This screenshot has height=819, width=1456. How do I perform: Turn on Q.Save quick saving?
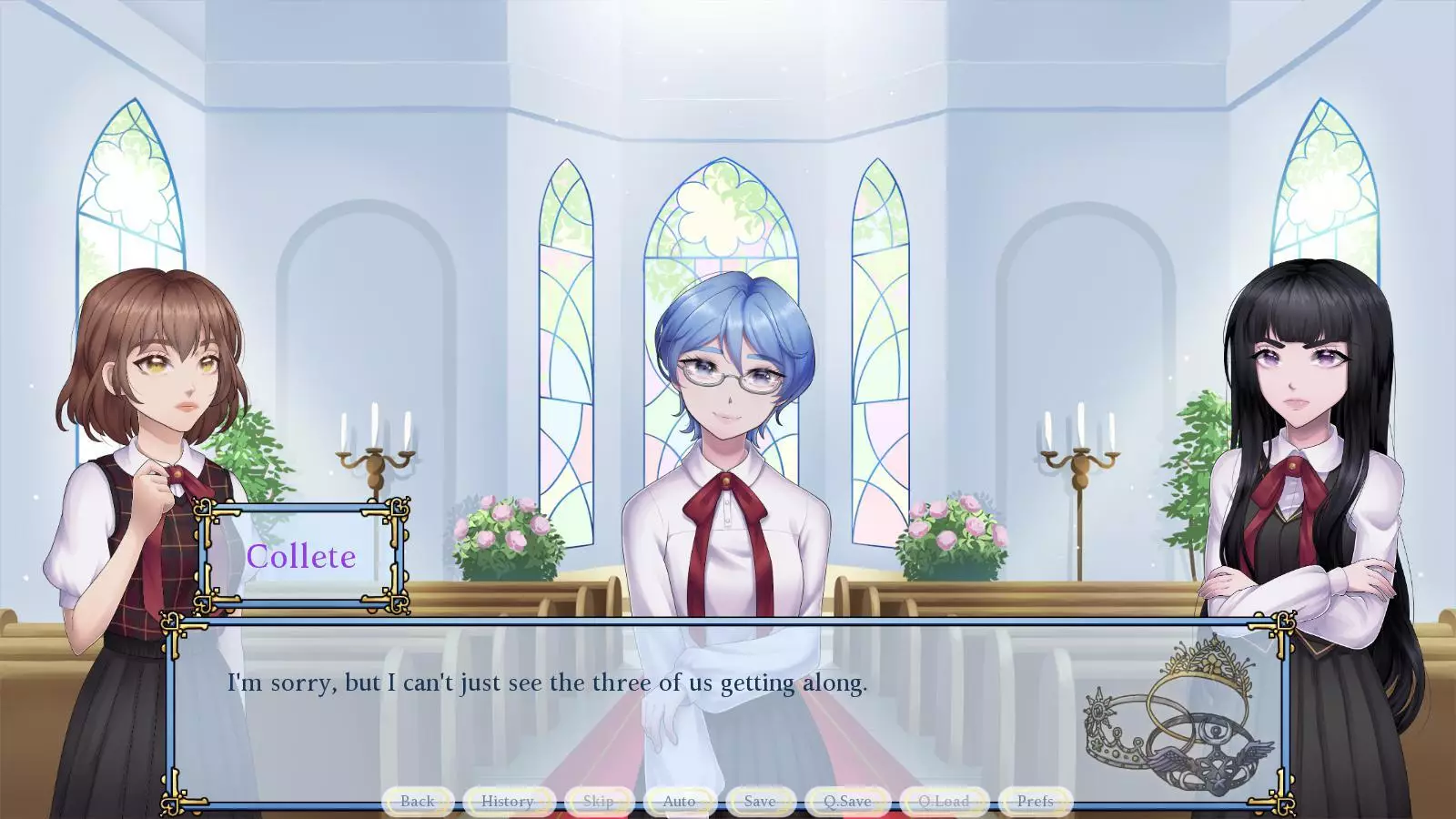(846, 802)
